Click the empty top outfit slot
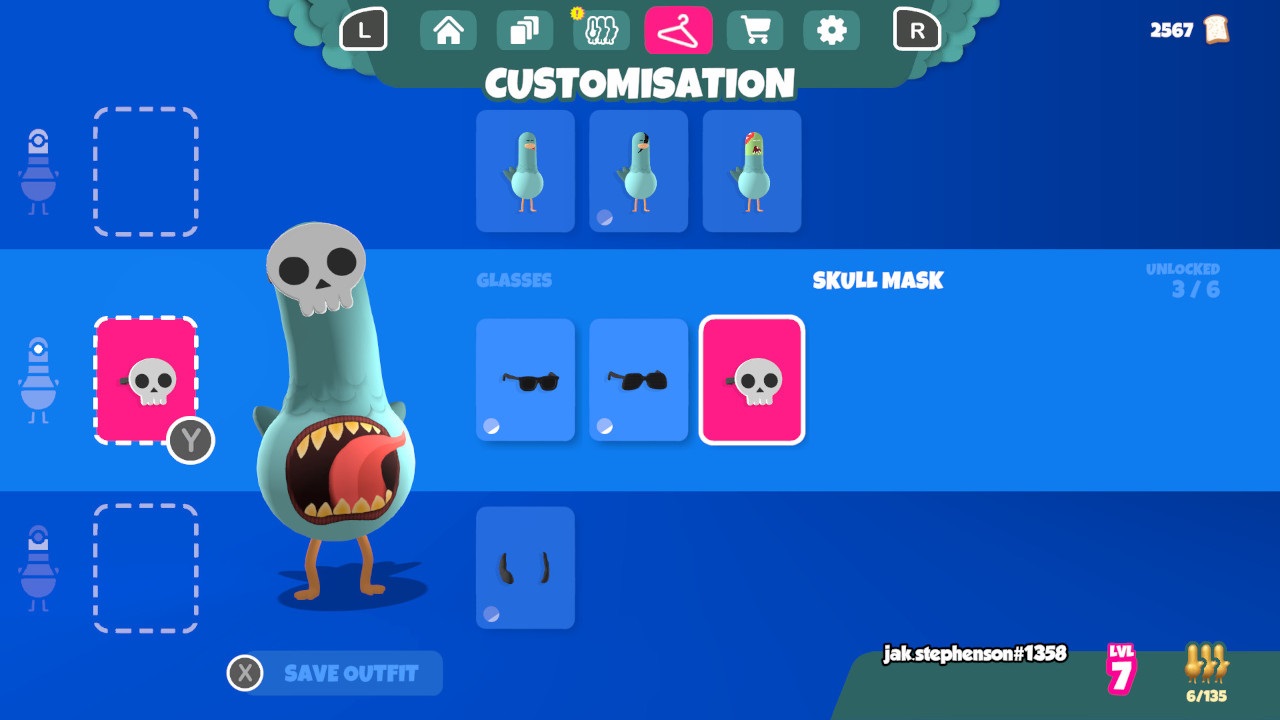 [x=146, y=170]
